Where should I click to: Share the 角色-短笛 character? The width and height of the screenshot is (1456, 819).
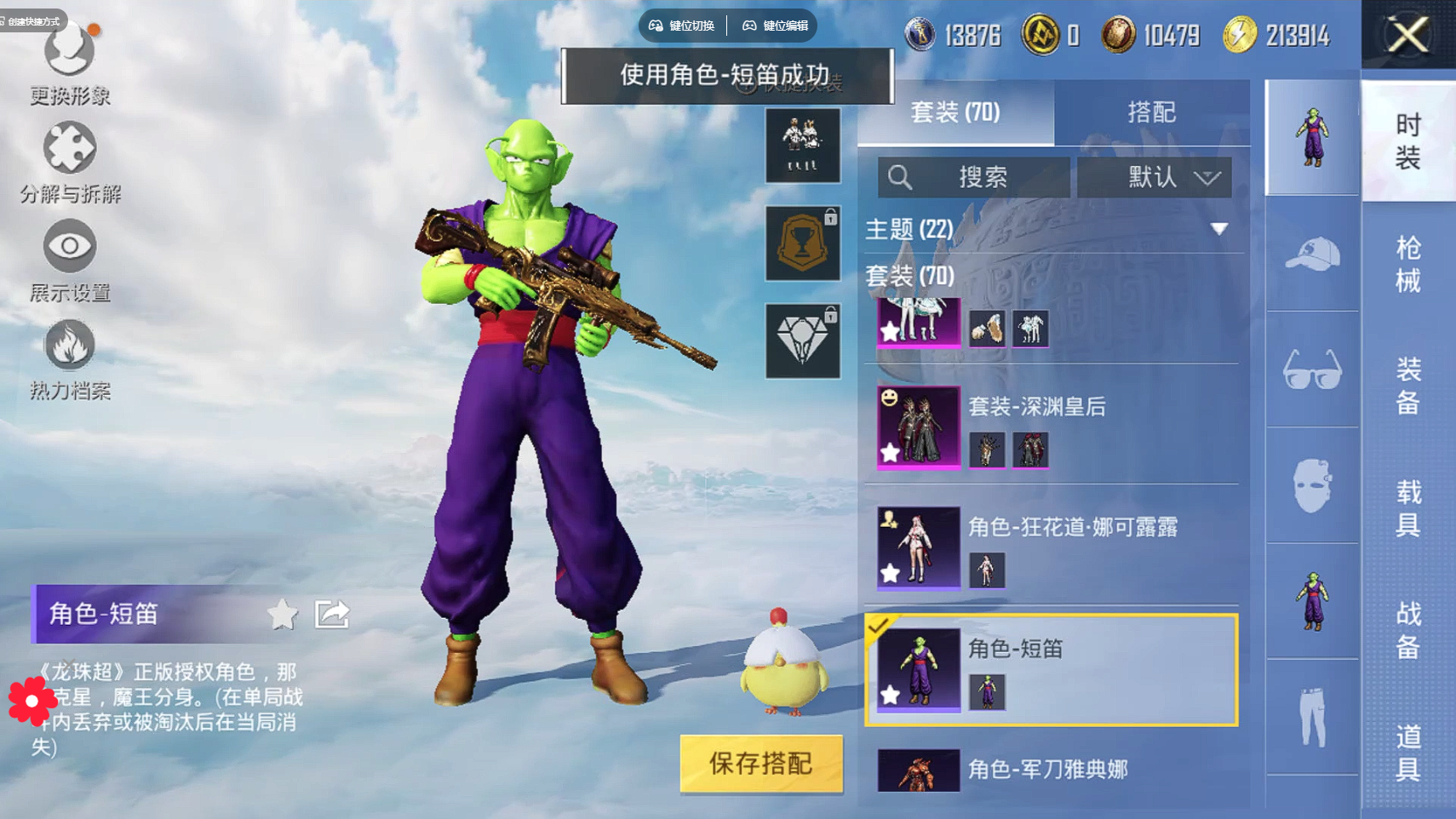[x=332, y=614]
